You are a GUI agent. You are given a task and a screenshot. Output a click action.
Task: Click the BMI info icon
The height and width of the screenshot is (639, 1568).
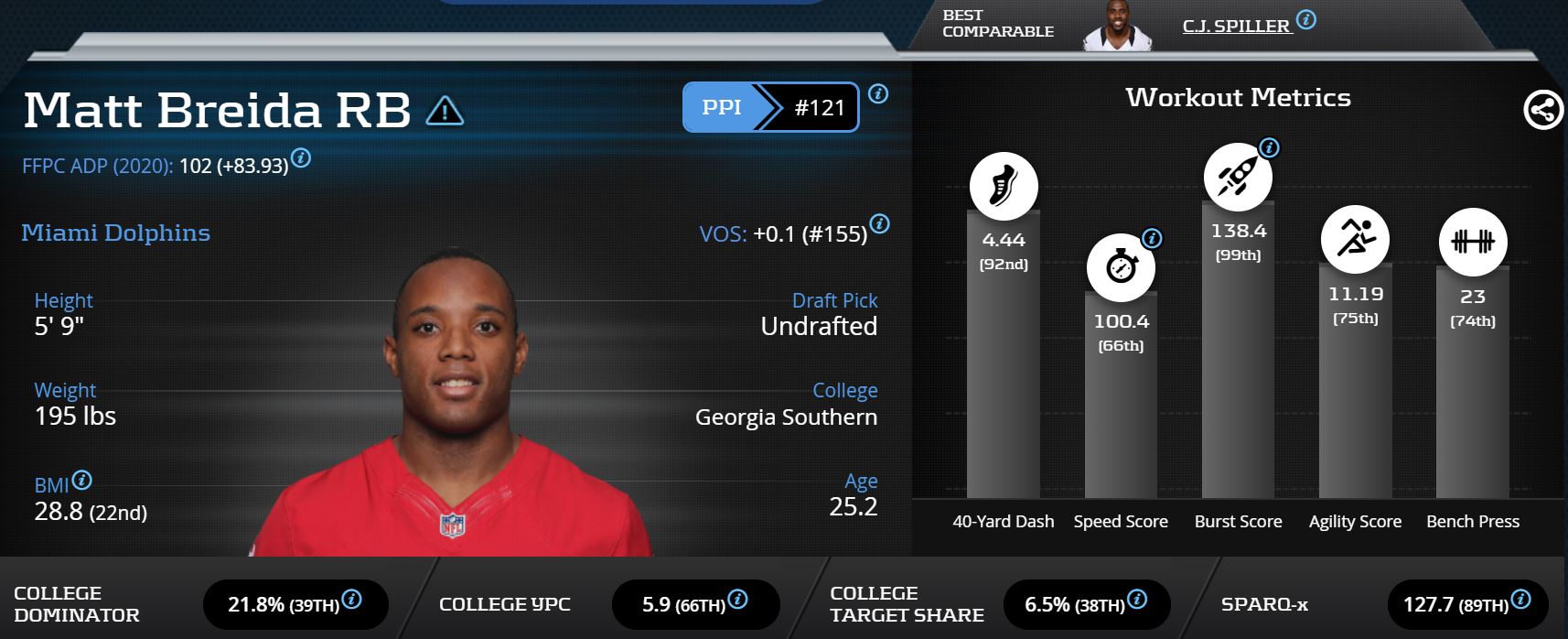point(81,480)
